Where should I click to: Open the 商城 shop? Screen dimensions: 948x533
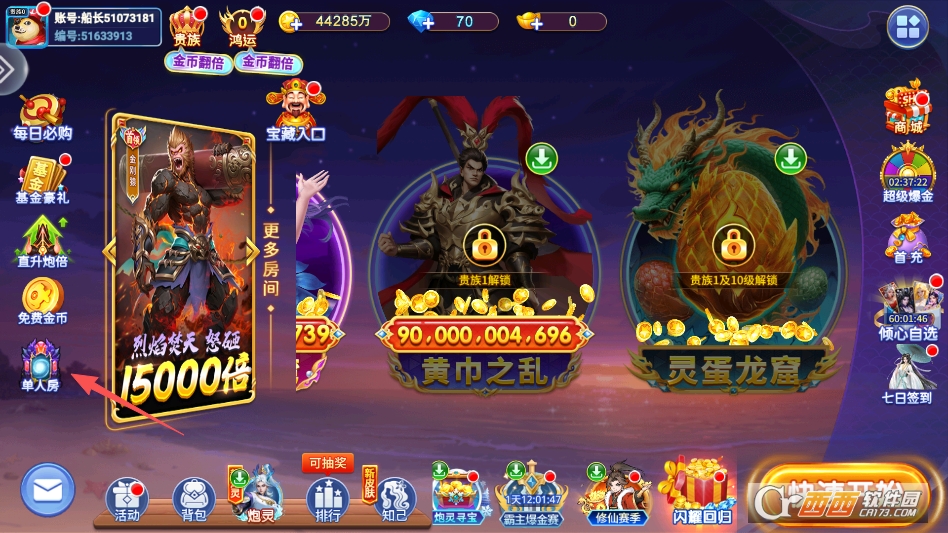(x=907, y=108)
